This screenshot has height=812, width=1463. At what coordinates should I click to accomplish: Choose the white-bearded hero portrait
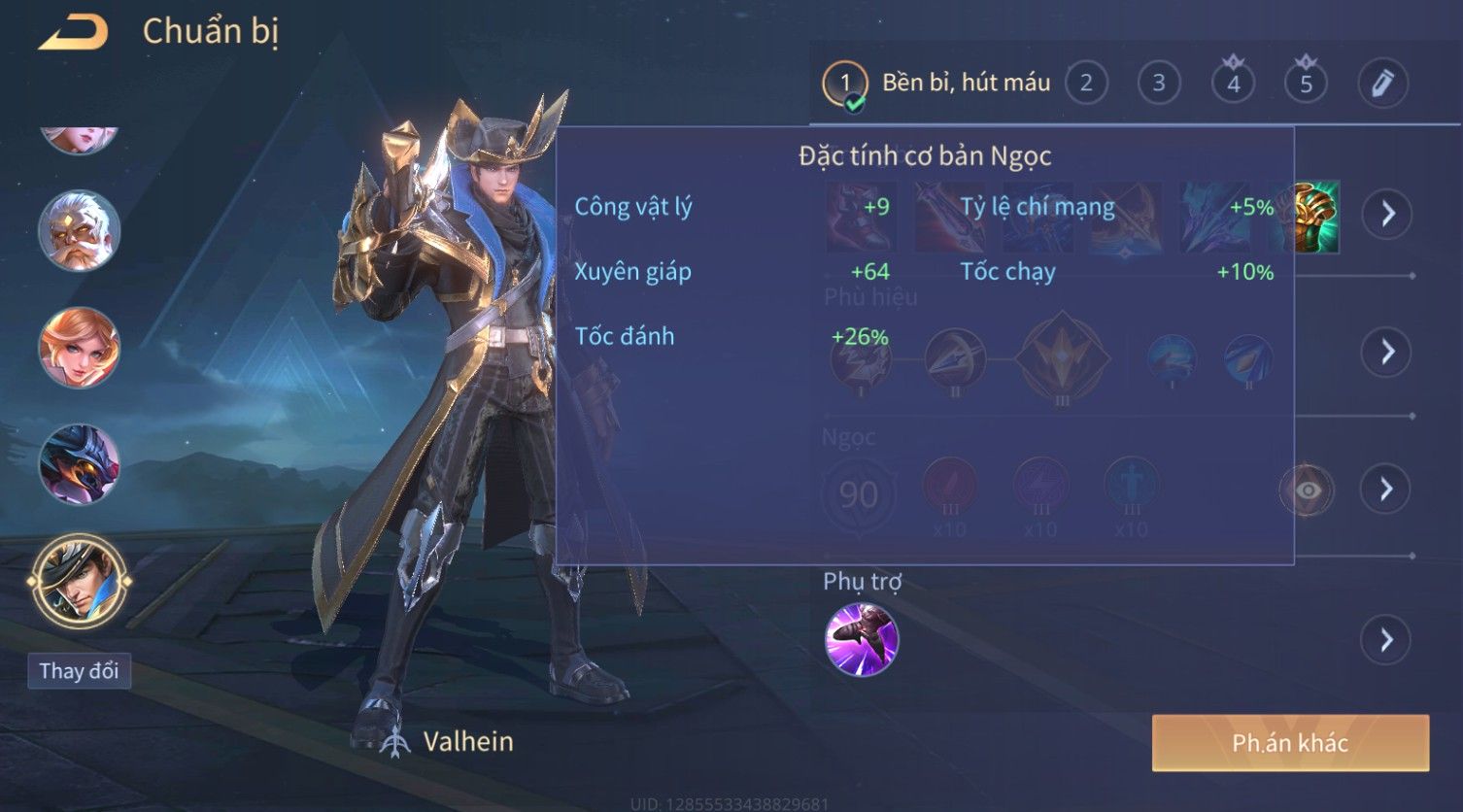tap(79, 232)
